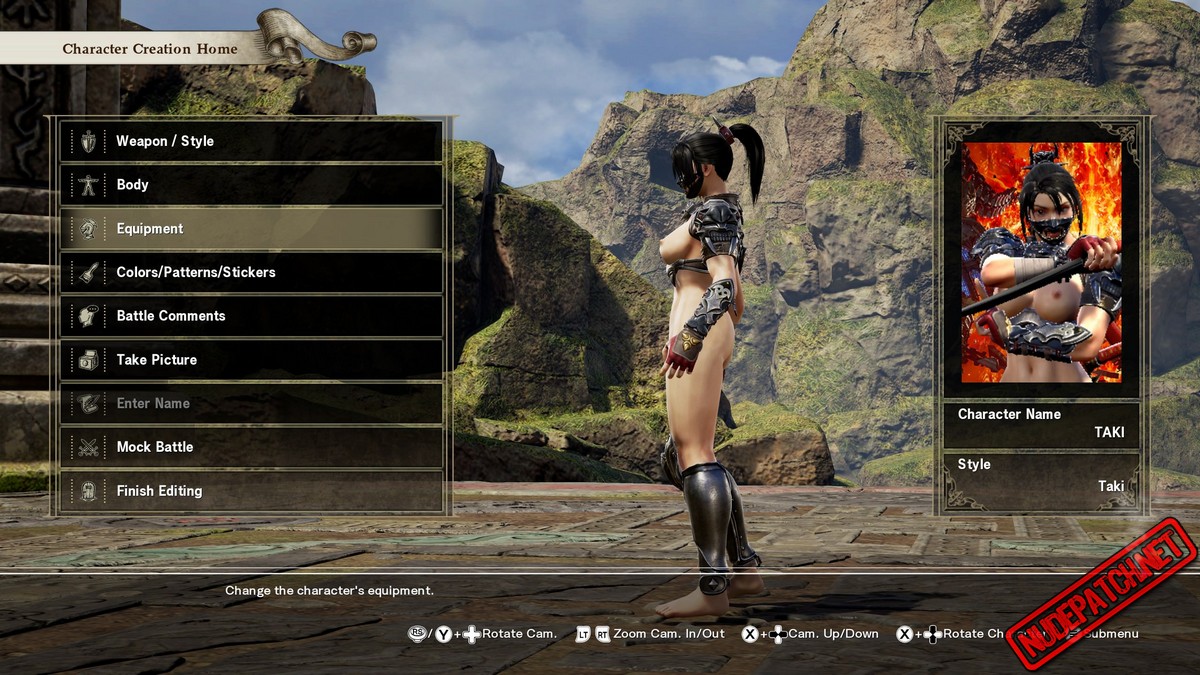
Task: Open the Weapon / Style menu
Action: point(251,141)
